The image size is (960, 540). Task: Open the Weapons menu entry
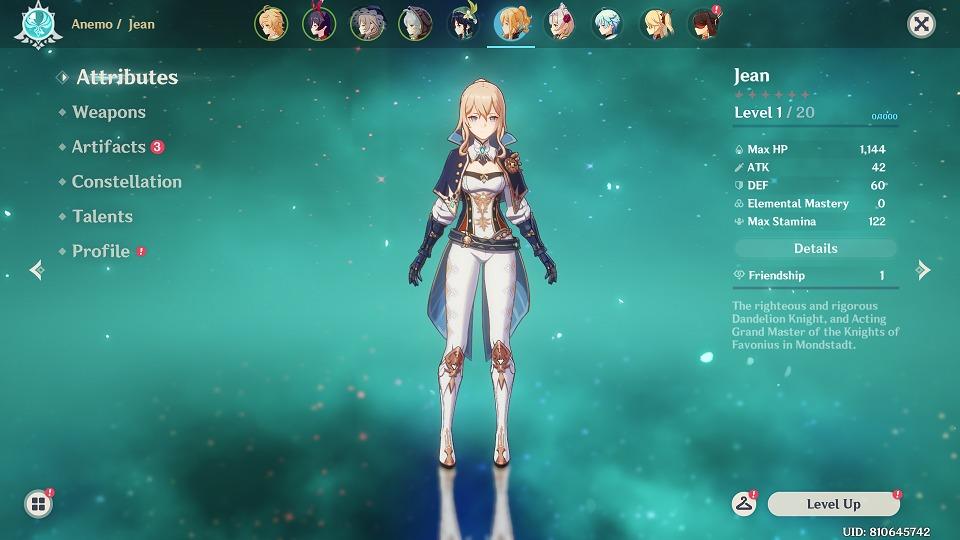click(x=108, y=113)
